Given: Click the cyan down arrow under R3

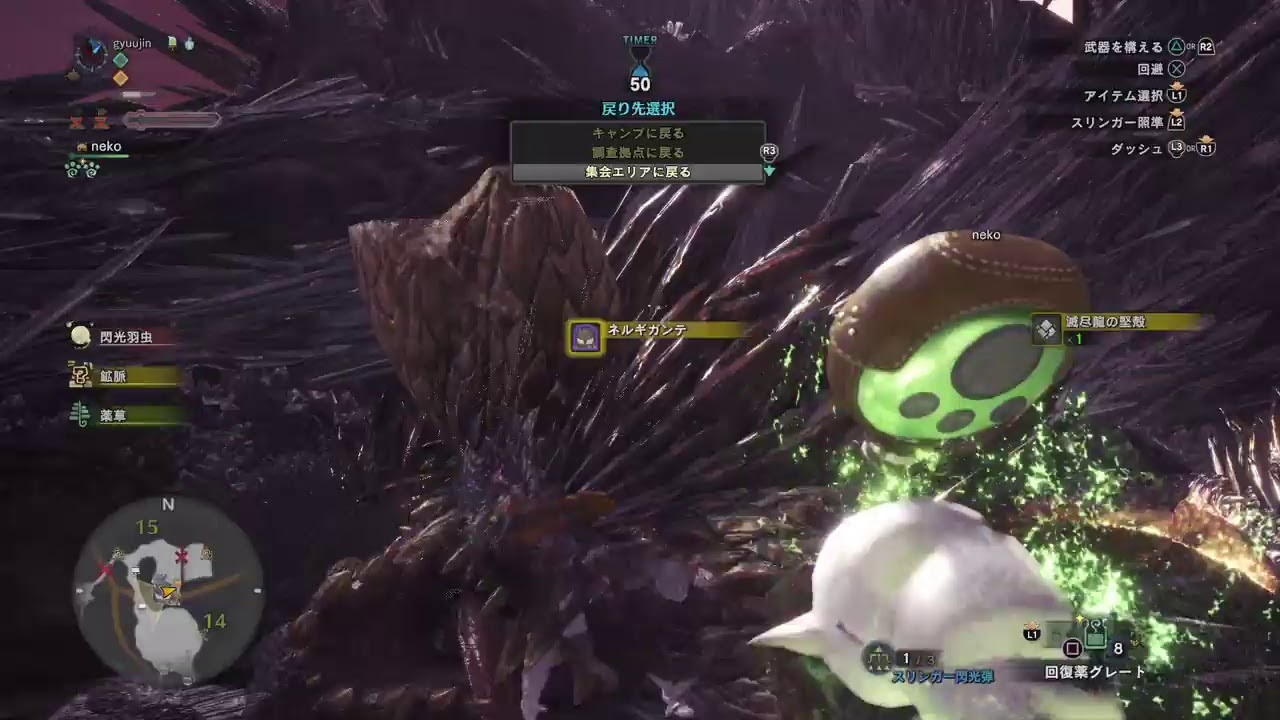Looking at the screenshot, I should point(770,169).
